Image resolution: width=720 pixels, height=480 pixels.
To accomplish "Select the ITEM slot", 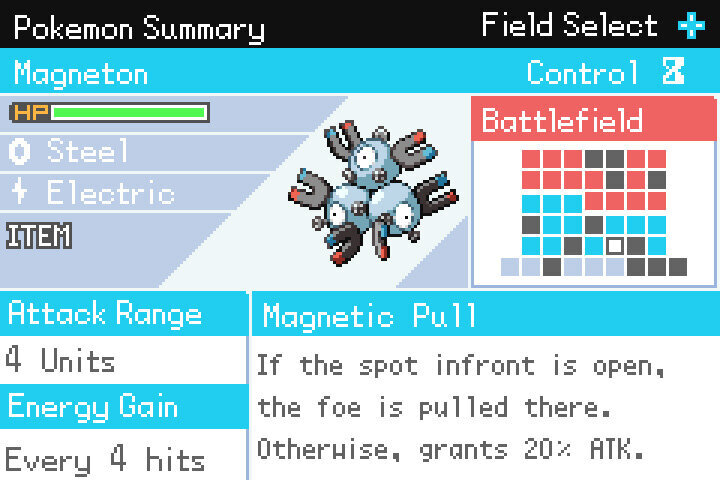I will pos(40,236).
